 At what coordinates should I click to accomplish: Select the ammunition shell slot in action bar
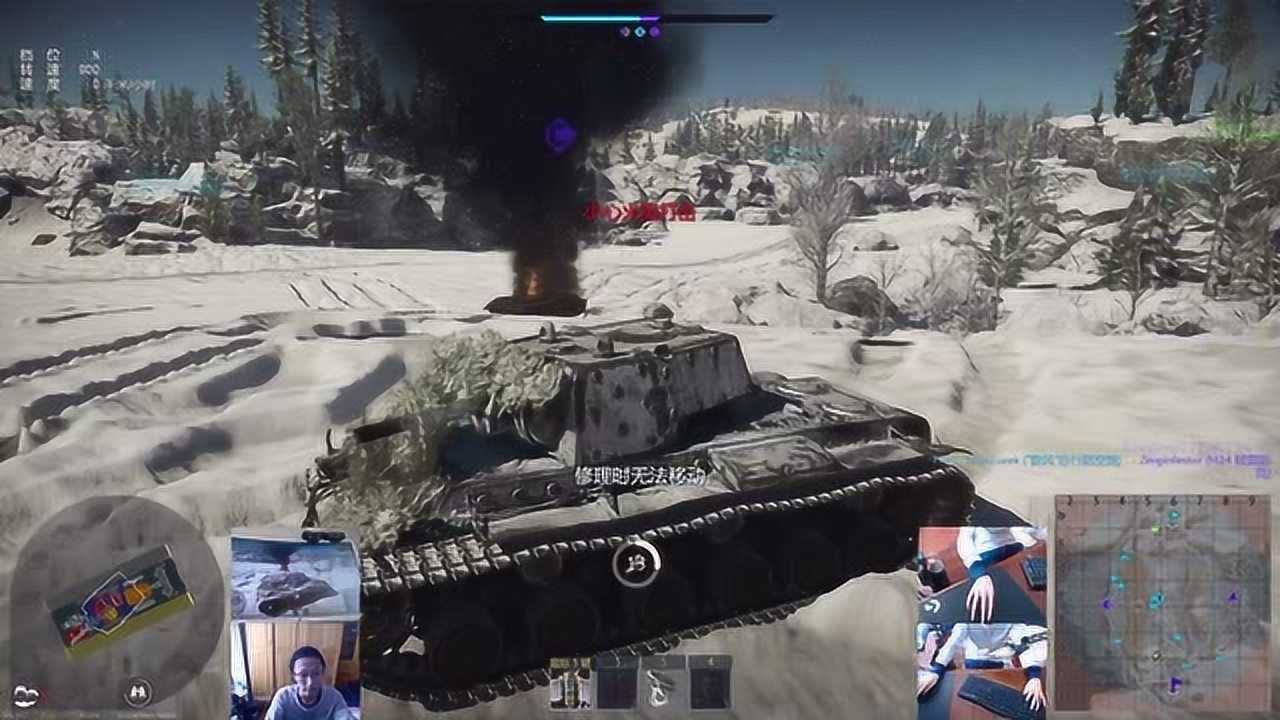tap(570, 683)
